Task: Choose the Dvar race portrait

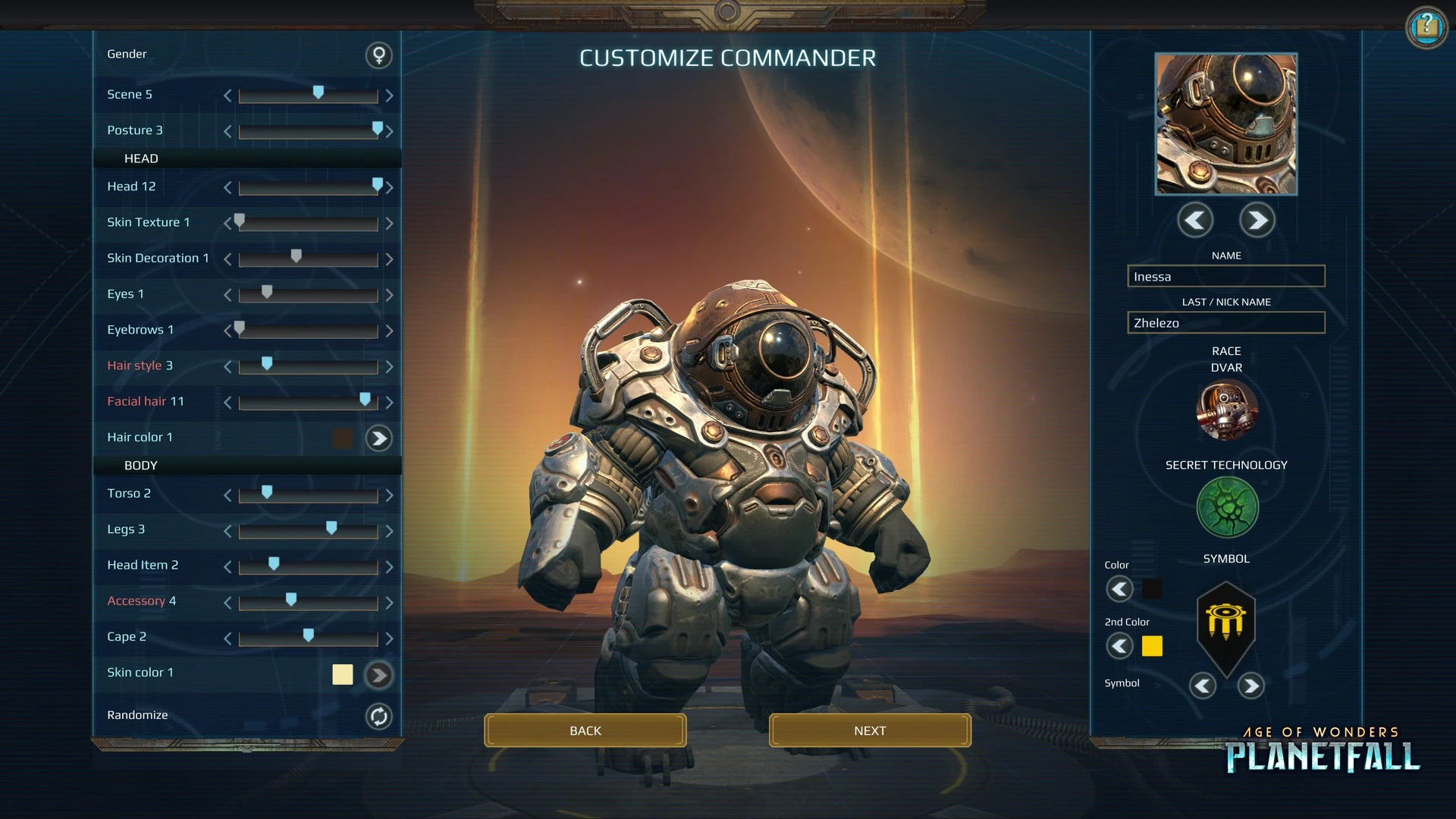Action: click(x=1226, y=411)
